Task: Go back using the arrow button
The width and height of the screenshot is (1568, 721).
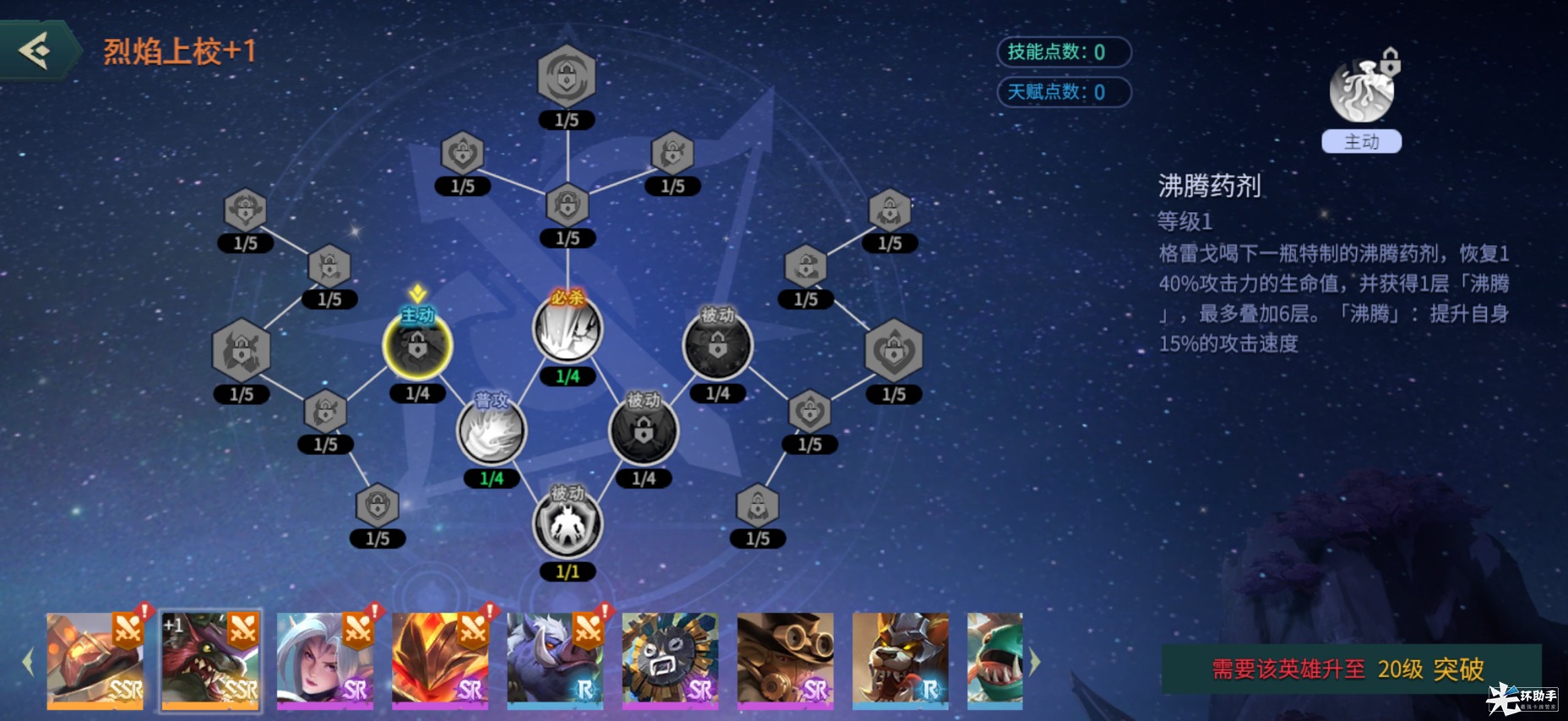Action: (x=37, y=51)
